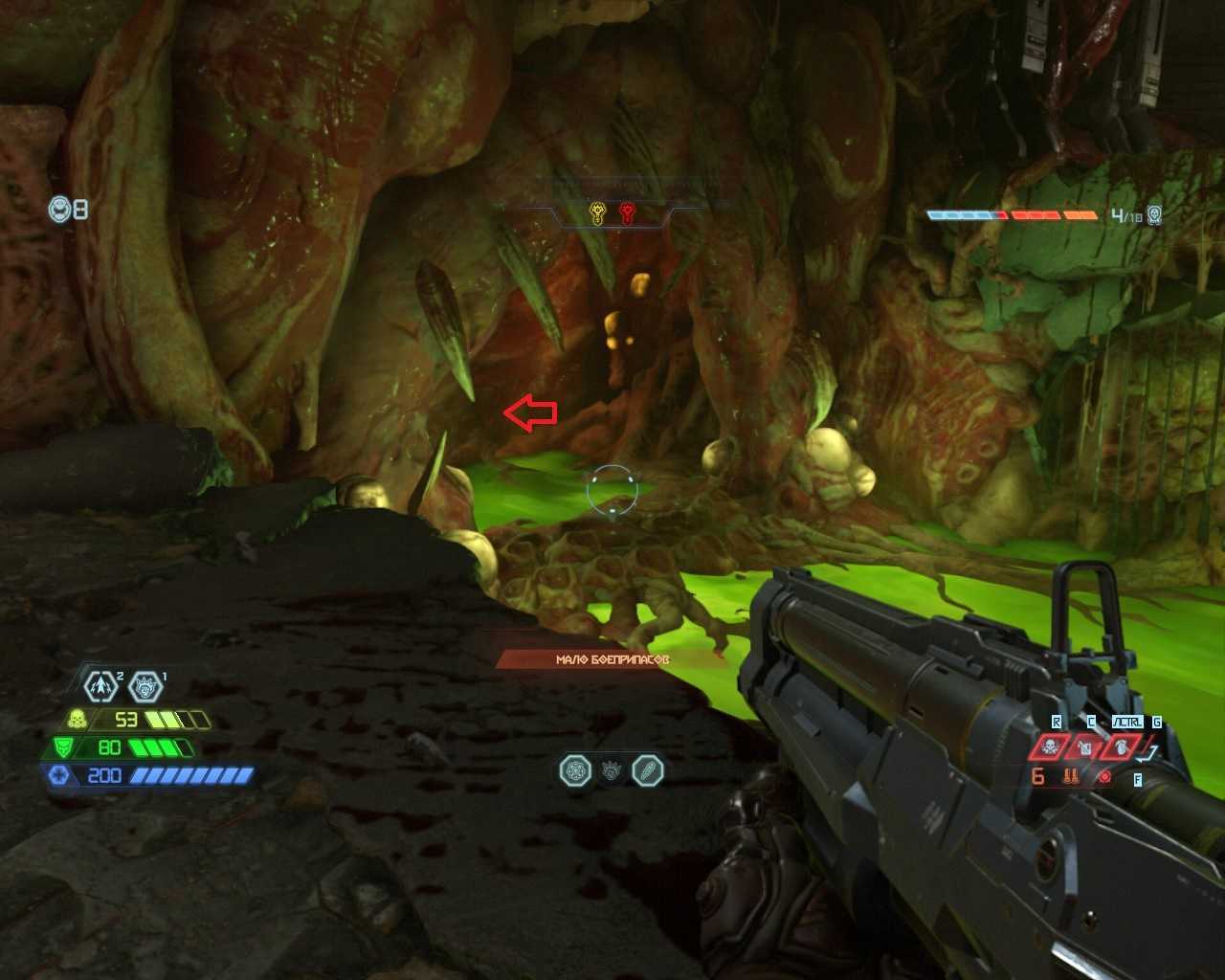
Task: Click the demon counter icon beside 4/18
Action: tap(1155, 214)
